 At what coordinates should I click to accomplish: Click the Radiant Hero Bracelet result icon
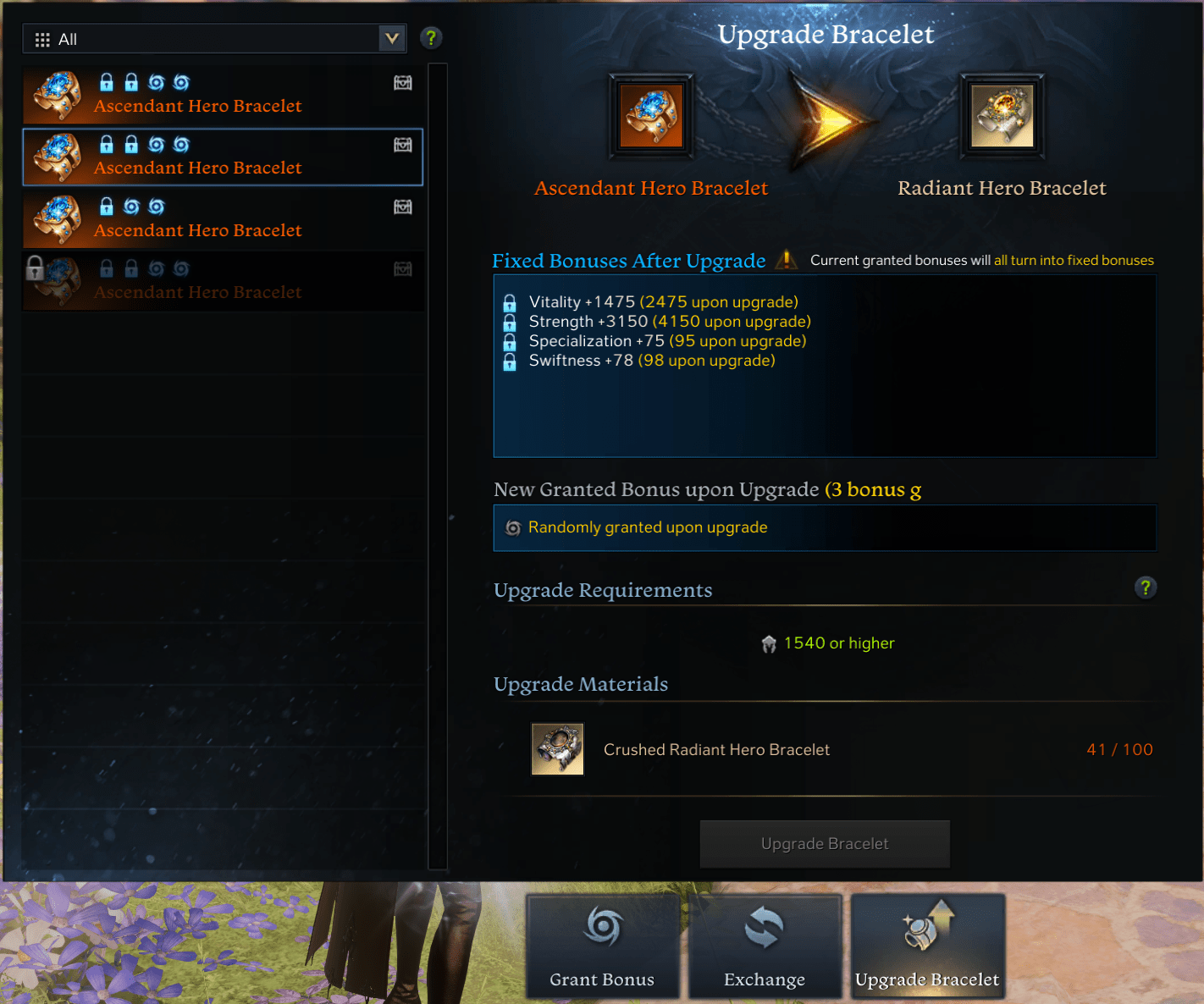pyautogui.click(x=1002, y=116)
